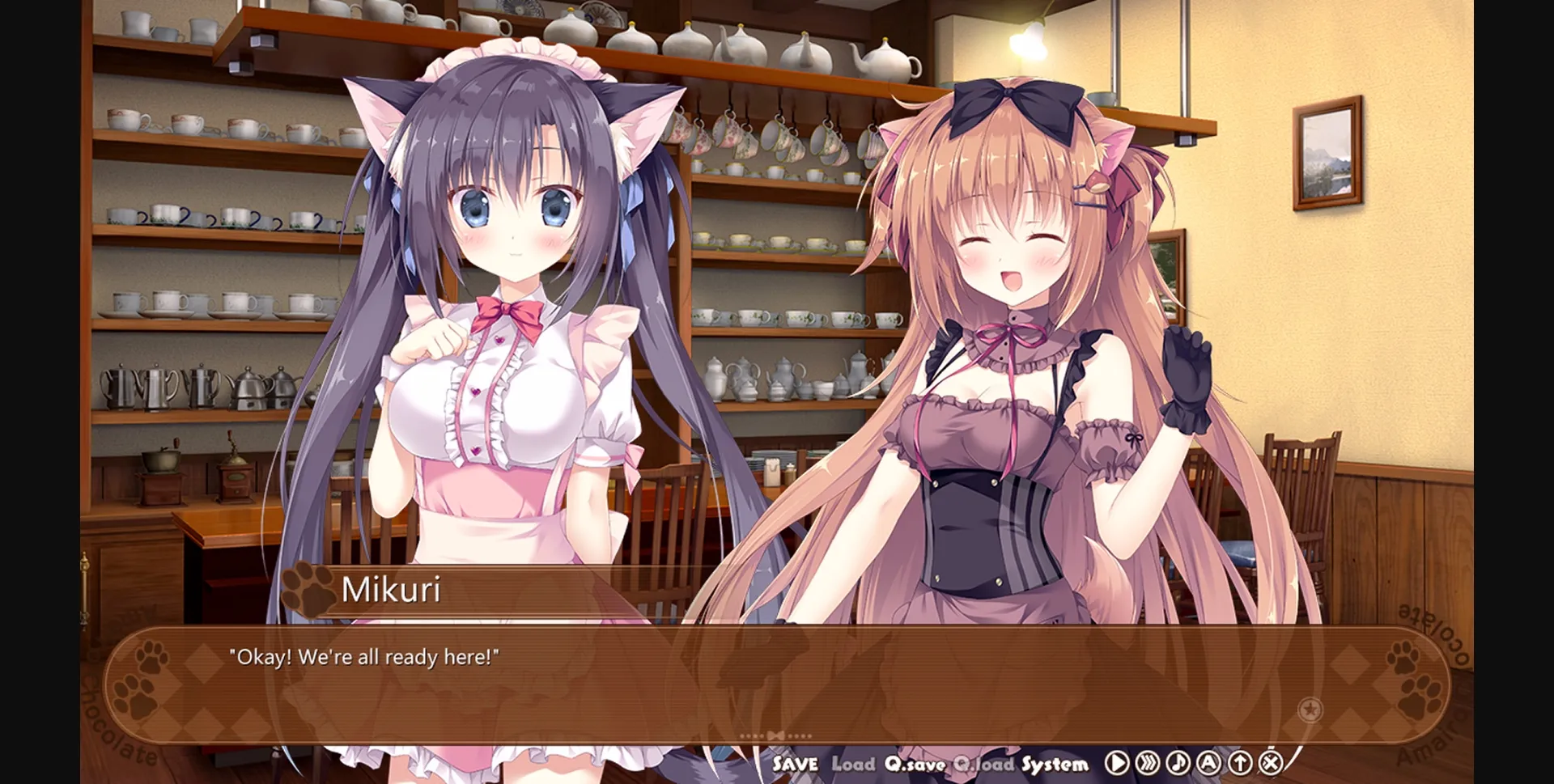Image resolution: width=1554 pixels, height=784 pixels.
Task: Select the play icon in the control bar
Action: (x=1117, y=762)
